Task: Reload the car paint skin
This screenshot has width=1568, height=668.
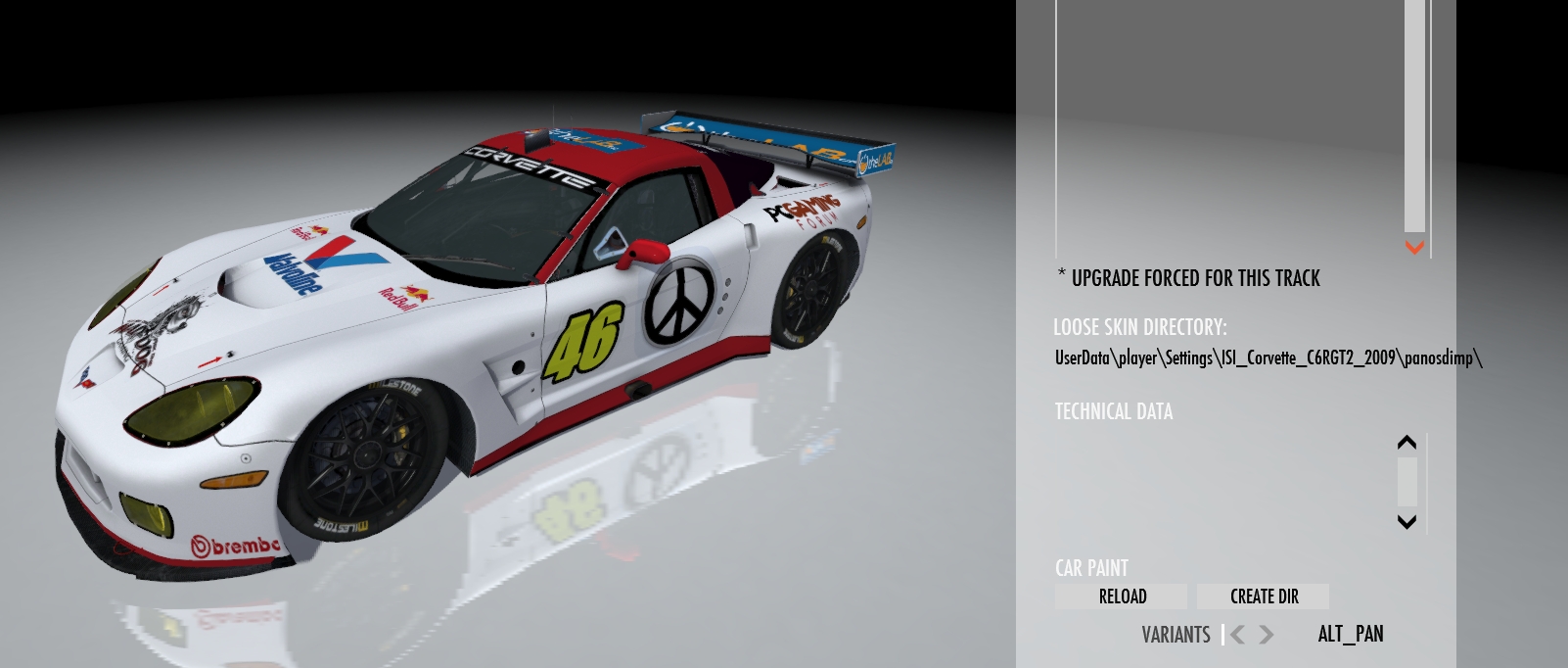Action: click(1122, 596)
